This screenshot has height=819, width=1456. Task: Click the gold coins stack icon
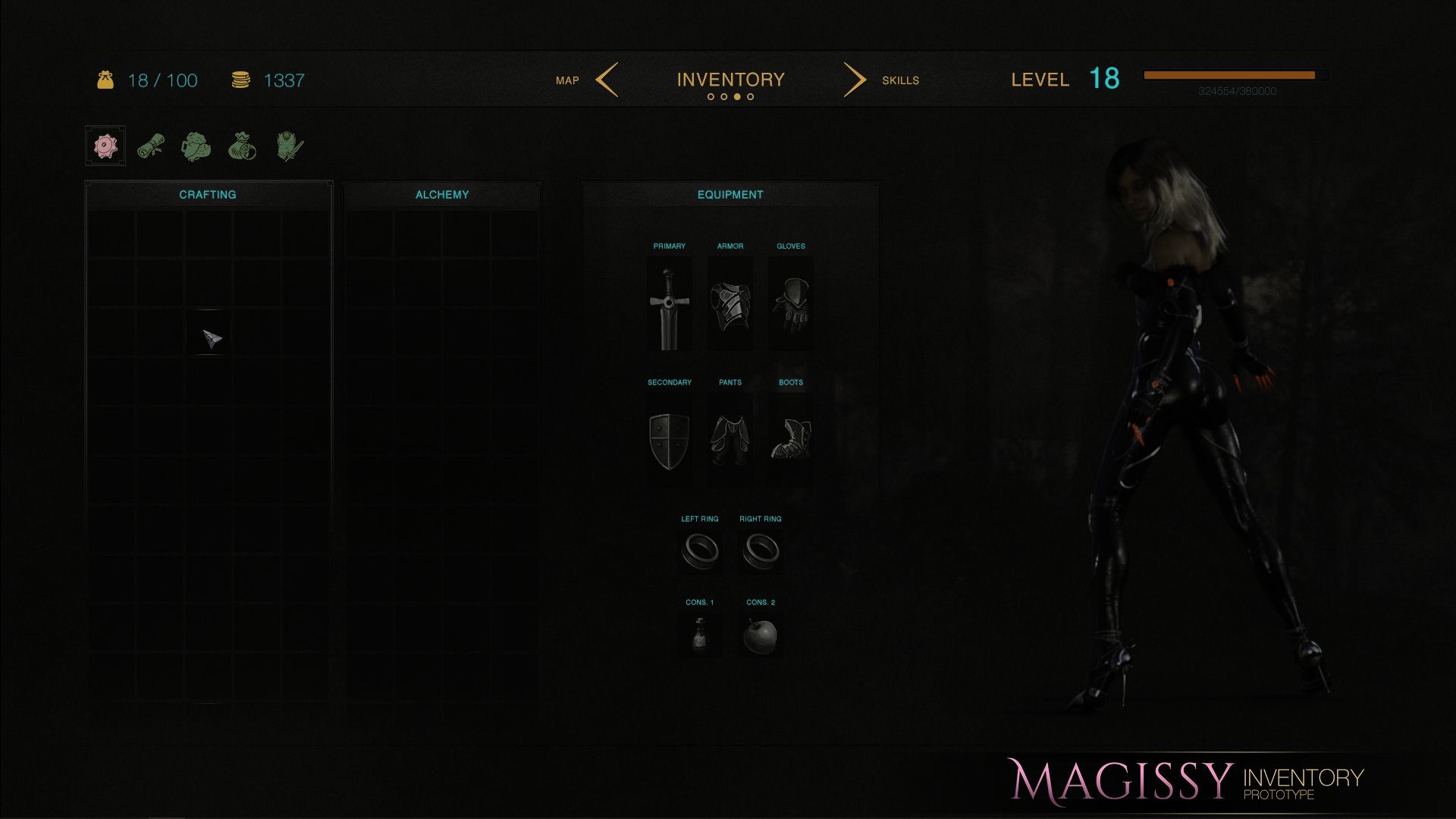pos(241,80)
